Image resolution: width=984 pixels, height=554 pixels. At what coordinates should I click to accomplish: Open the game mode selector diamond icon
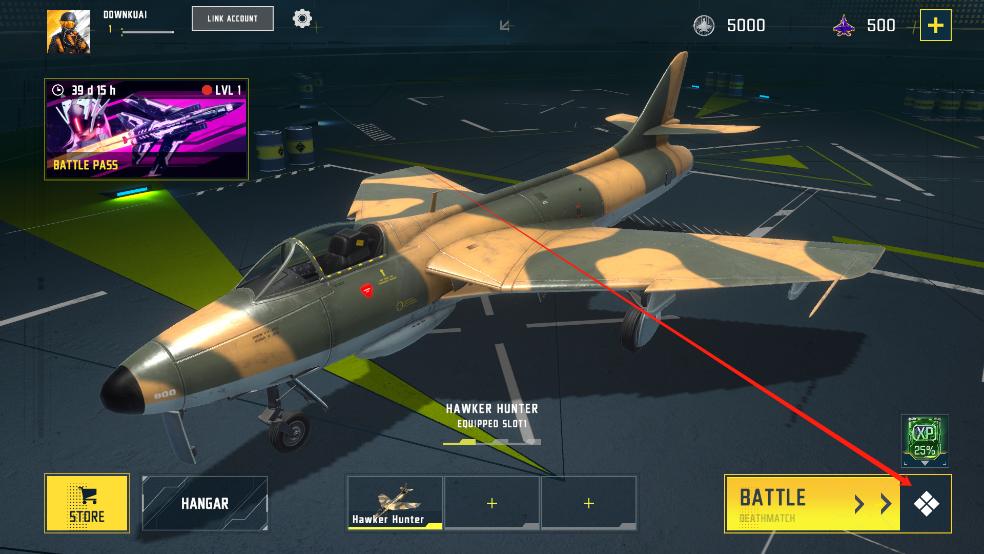926,504
